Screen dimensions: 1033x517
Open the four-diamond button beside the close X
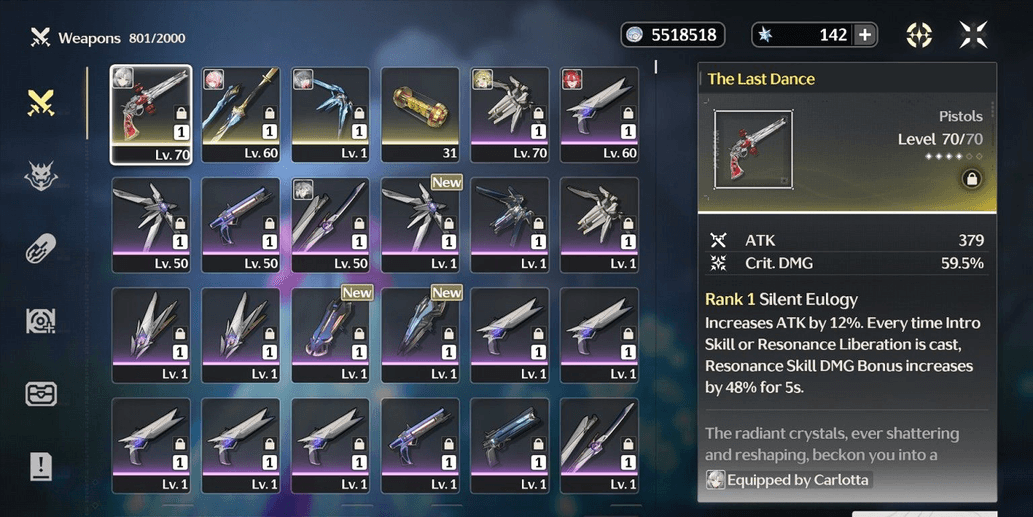tap(919, 35)
